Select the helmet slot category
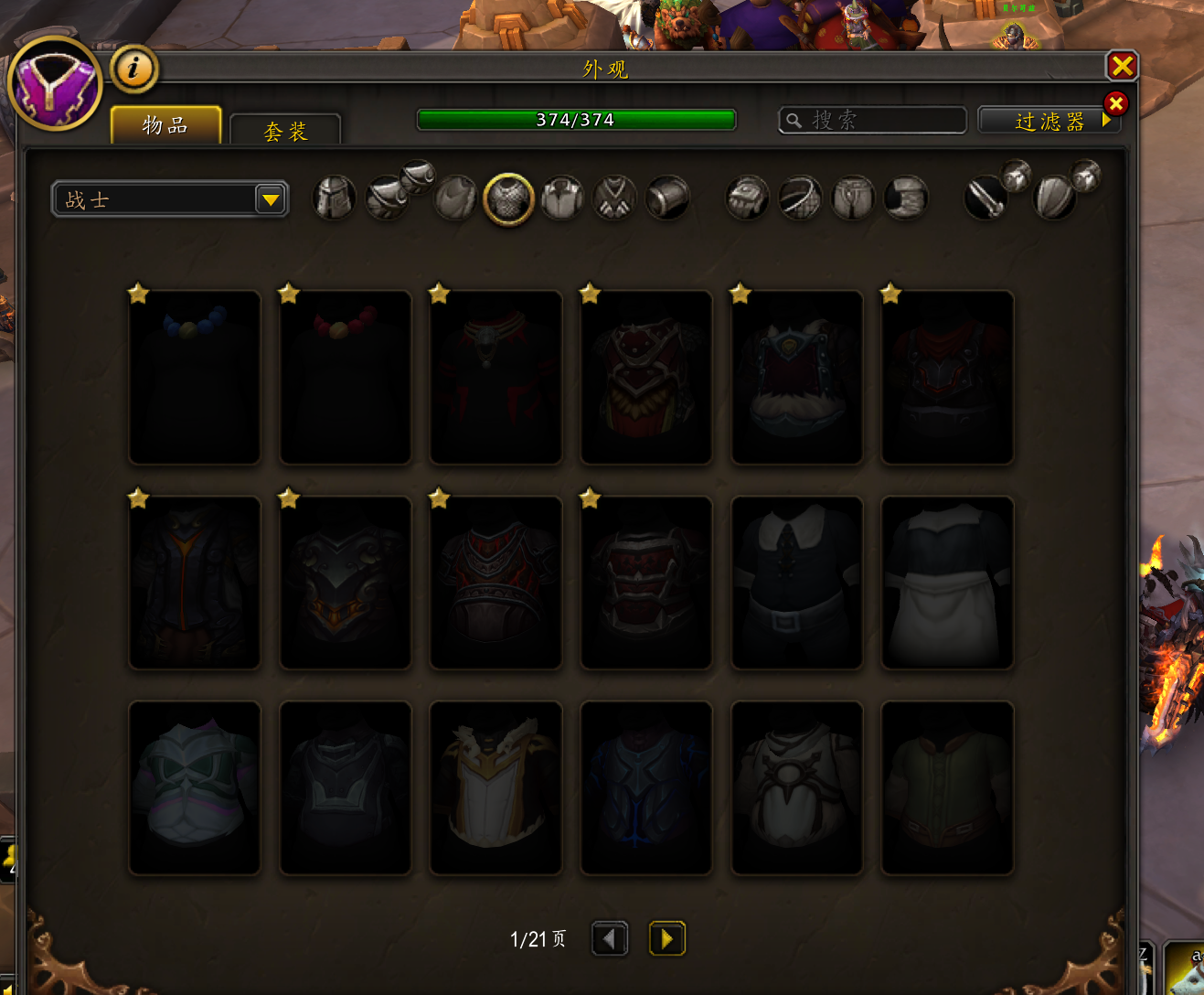 334,198
